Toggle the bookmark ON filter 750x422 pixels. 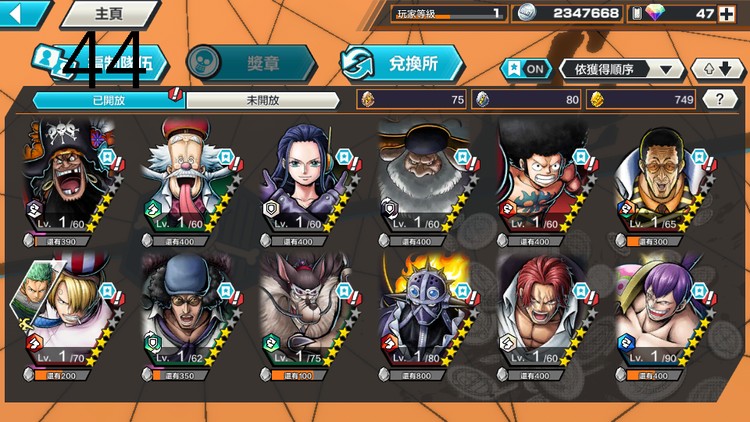coord(526,69)
